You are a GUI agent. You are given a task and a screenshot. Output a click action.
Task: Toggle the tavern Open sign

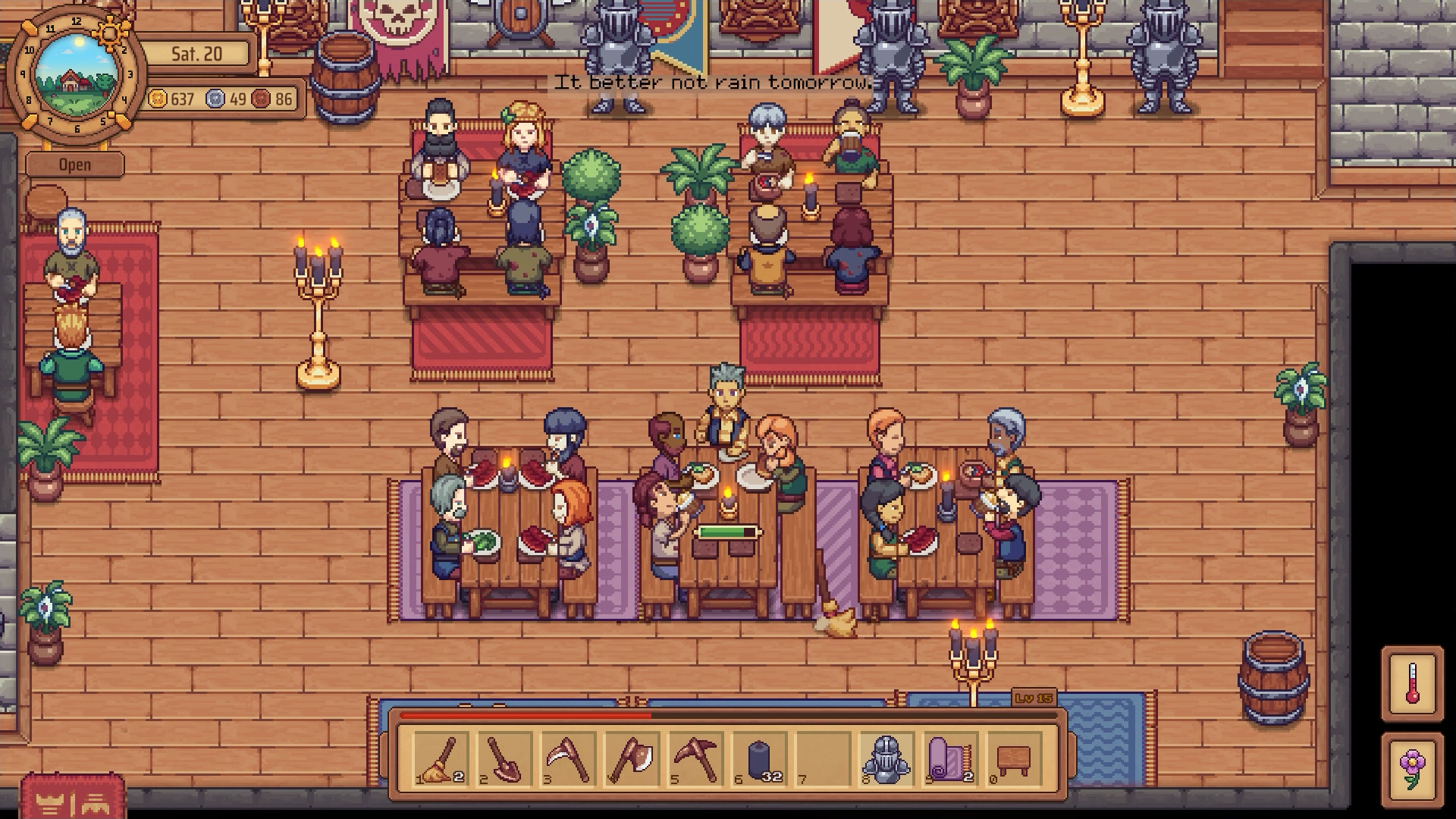click(74, 164)
